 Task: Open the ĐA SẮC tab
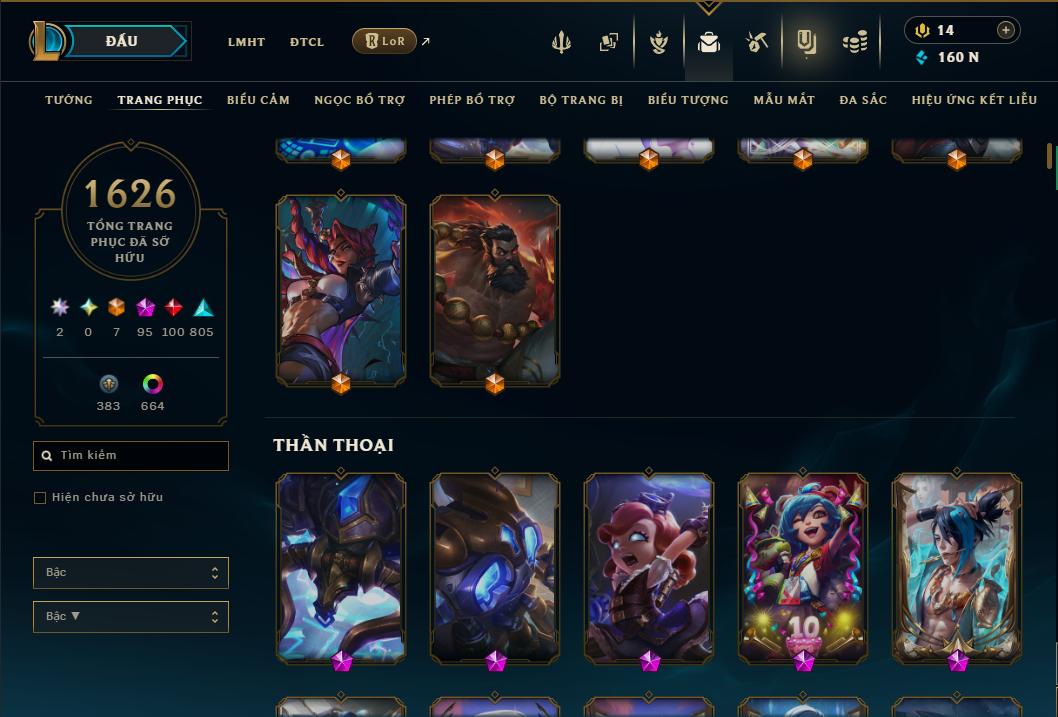(863, 100)
